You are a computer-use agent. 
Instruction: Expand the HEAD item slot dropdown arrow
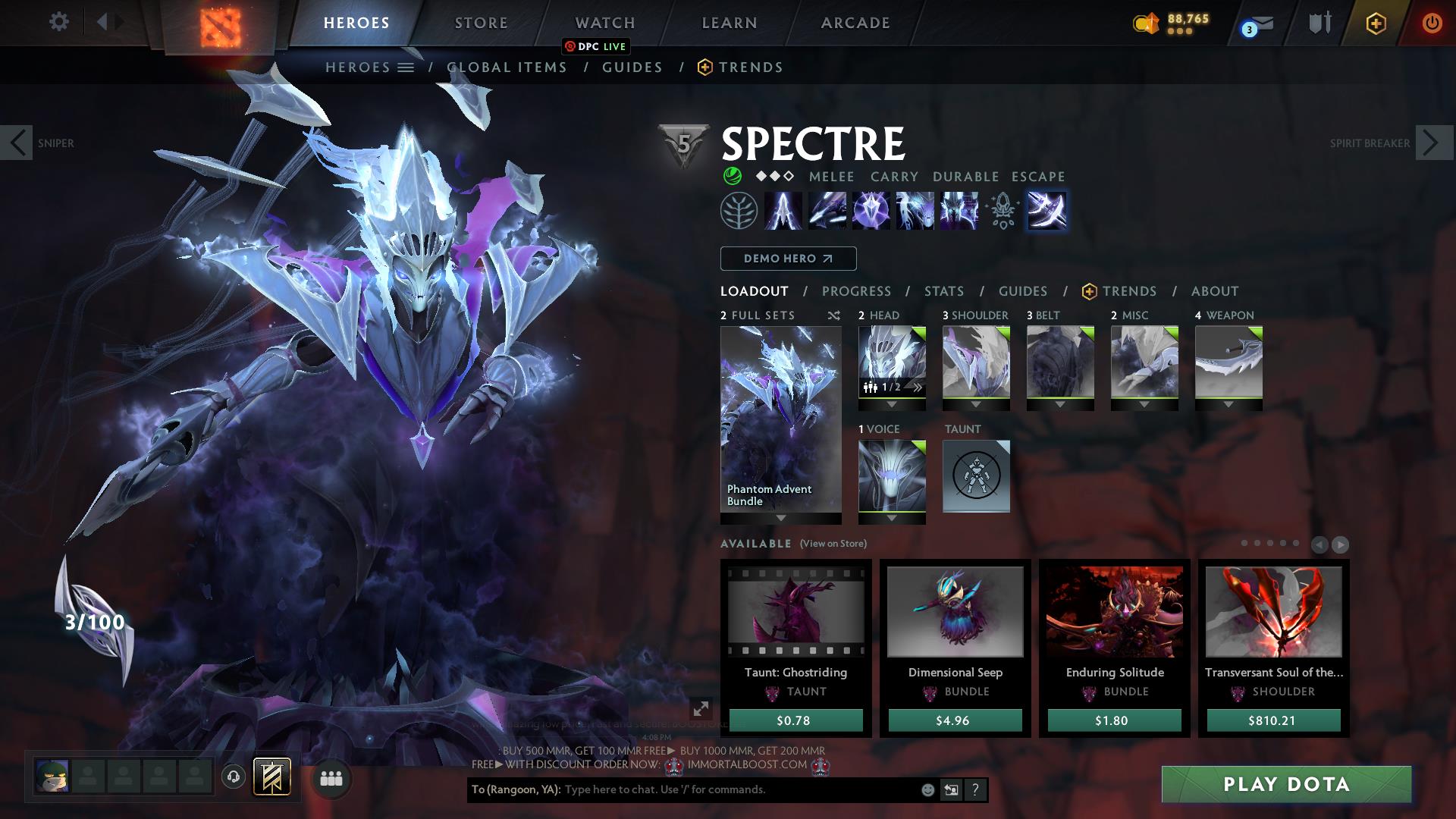coord(892,403)
